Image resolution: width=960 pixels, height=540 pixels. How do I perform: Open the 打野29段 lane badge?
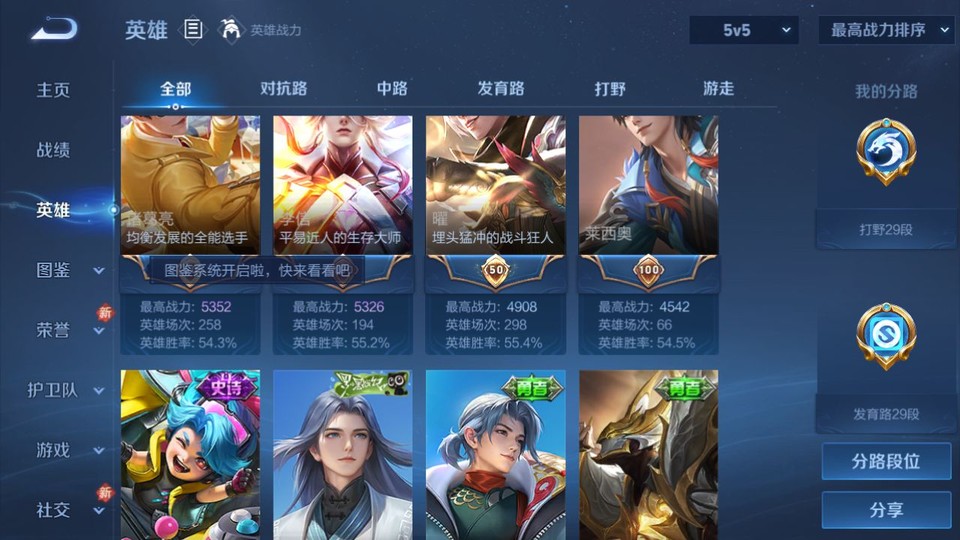886,180
